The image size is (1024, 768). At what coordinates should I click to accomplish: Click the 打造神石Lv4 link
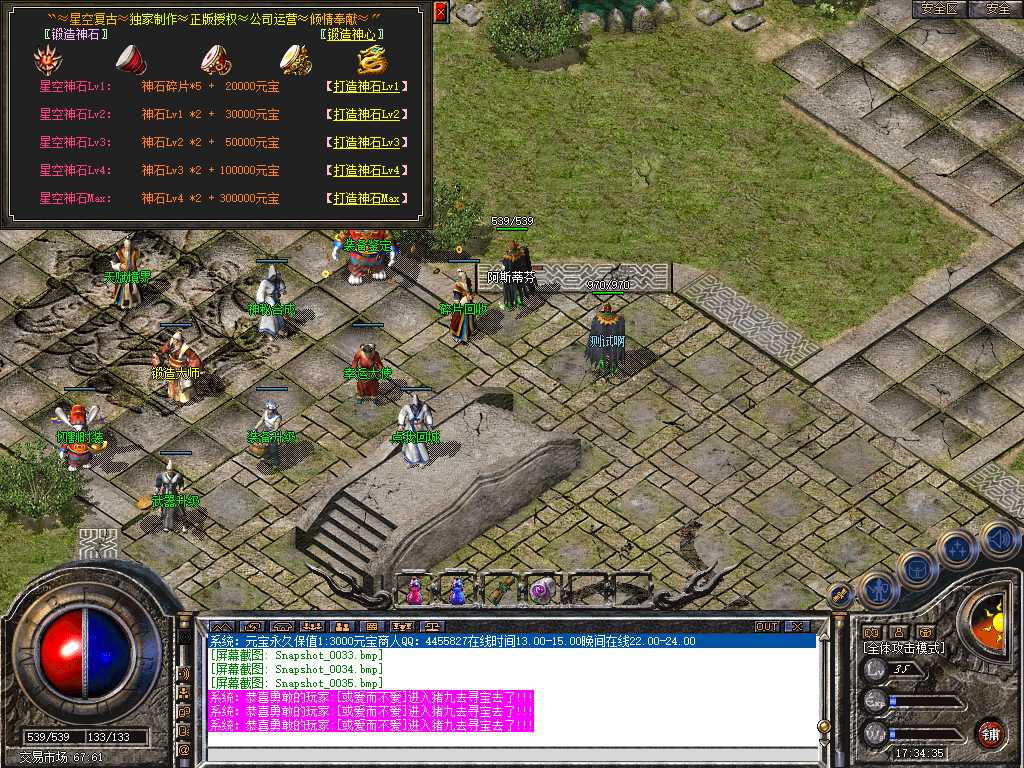tap(366, 171)
